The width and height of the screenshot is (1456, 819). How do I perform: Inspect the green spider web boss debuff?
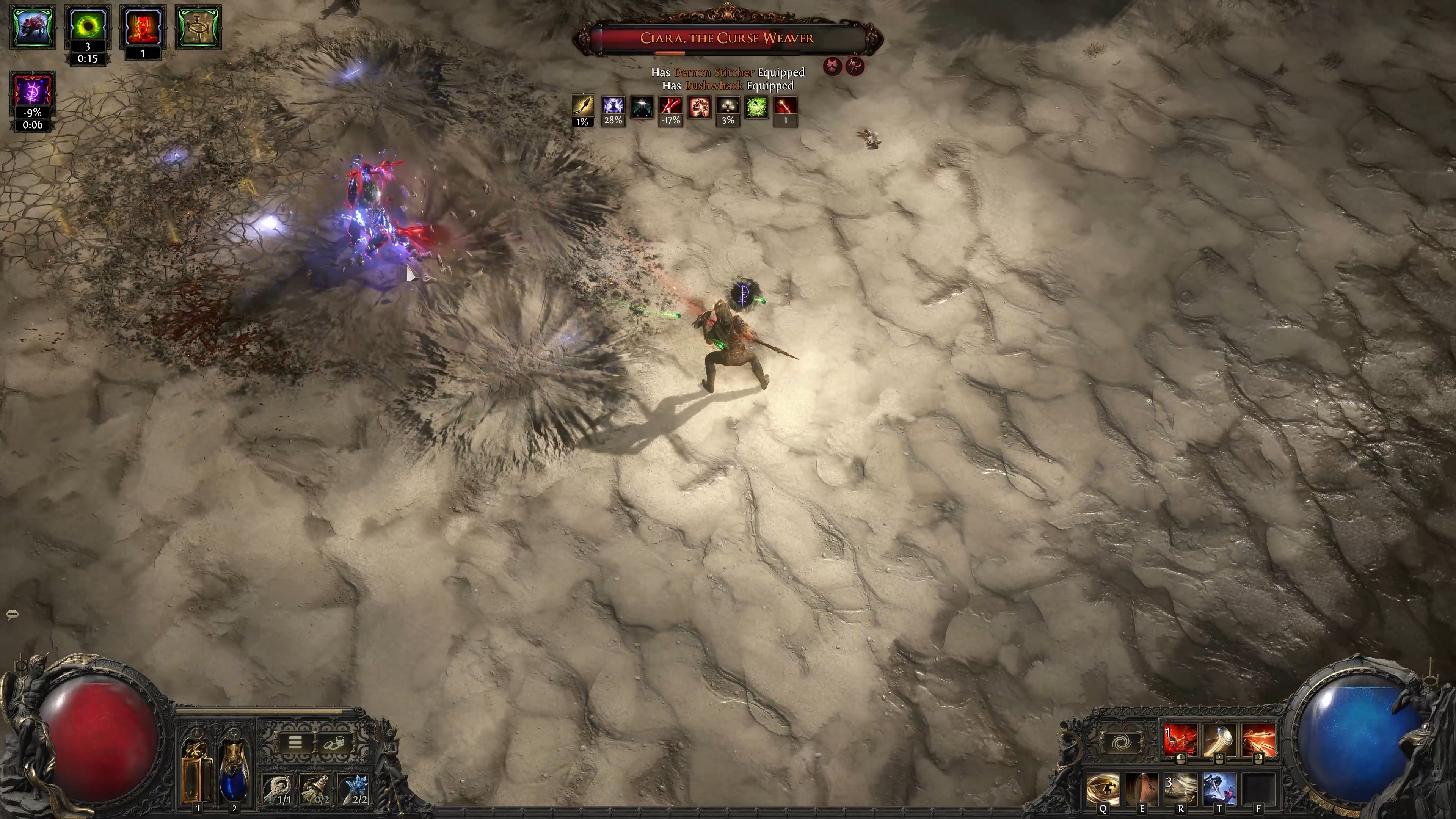click(x=756, y=107)
